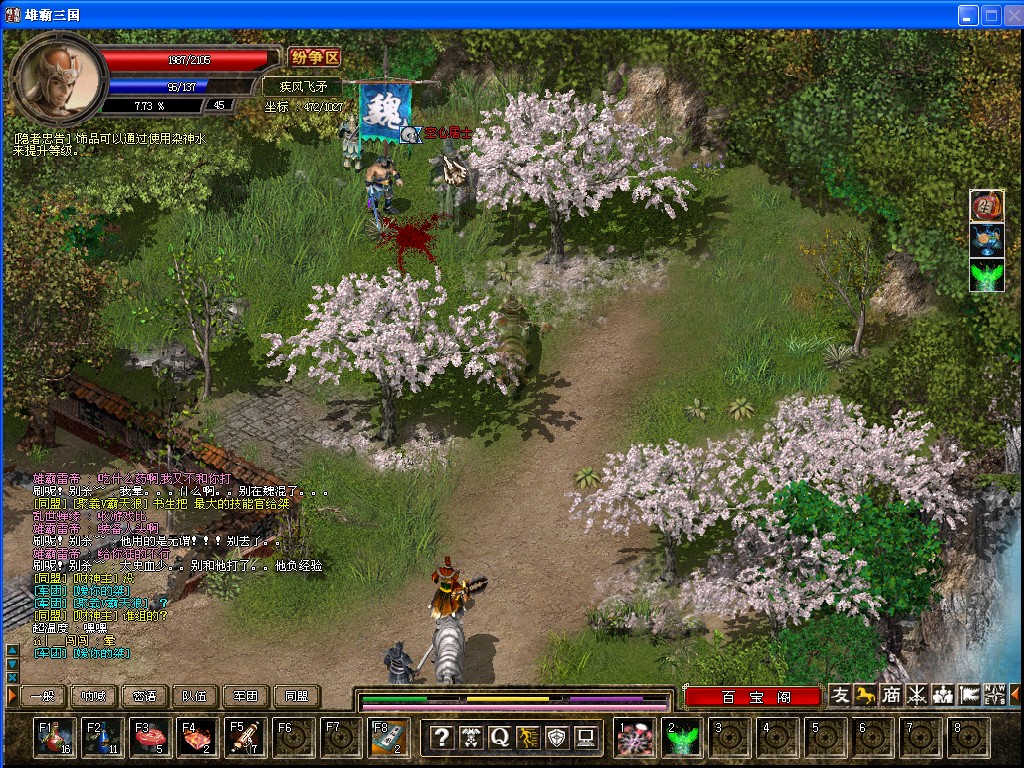Use the red potion in slot F1
1024x768 pixels.
[55, 738]
